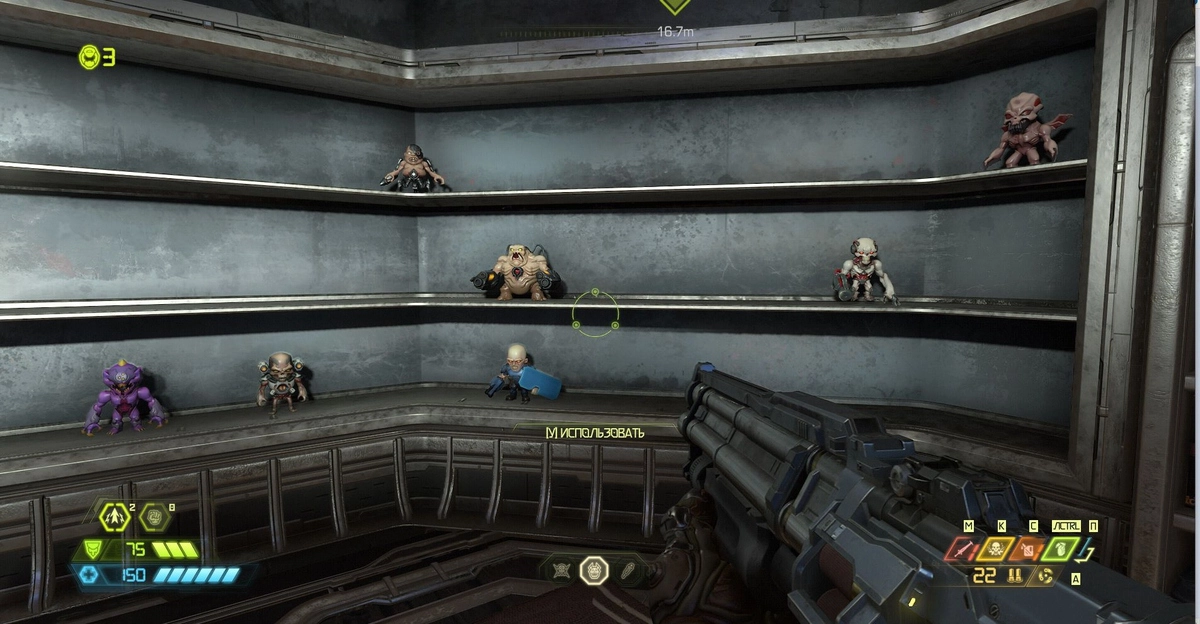This screenshot has height=624, width=1200.
Task: Activate the red Crucible sword icon
Action: [965, 549]
